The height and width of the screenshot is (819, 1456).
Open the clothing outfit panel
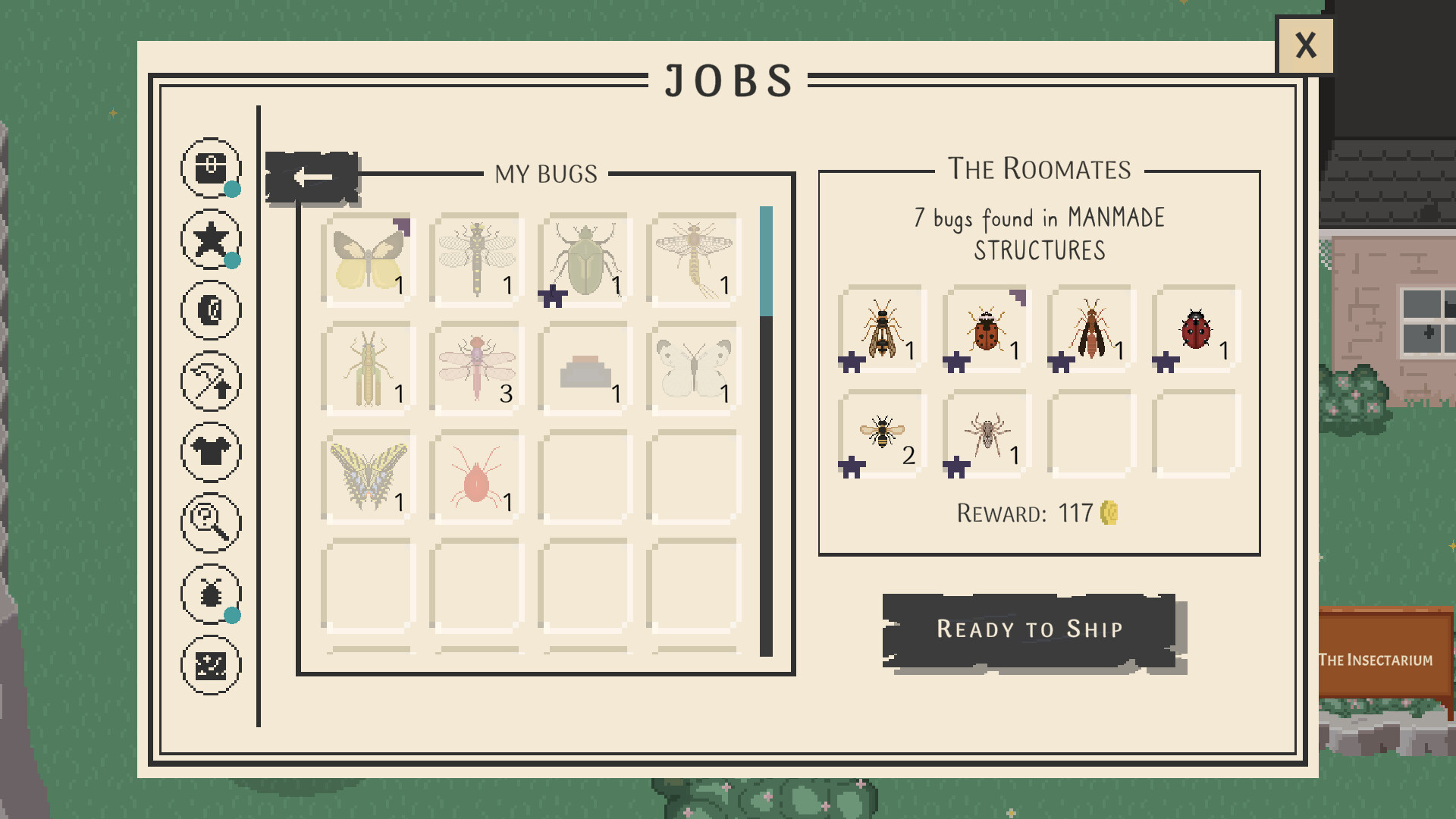pyautogui.click(x=211, y=451)
